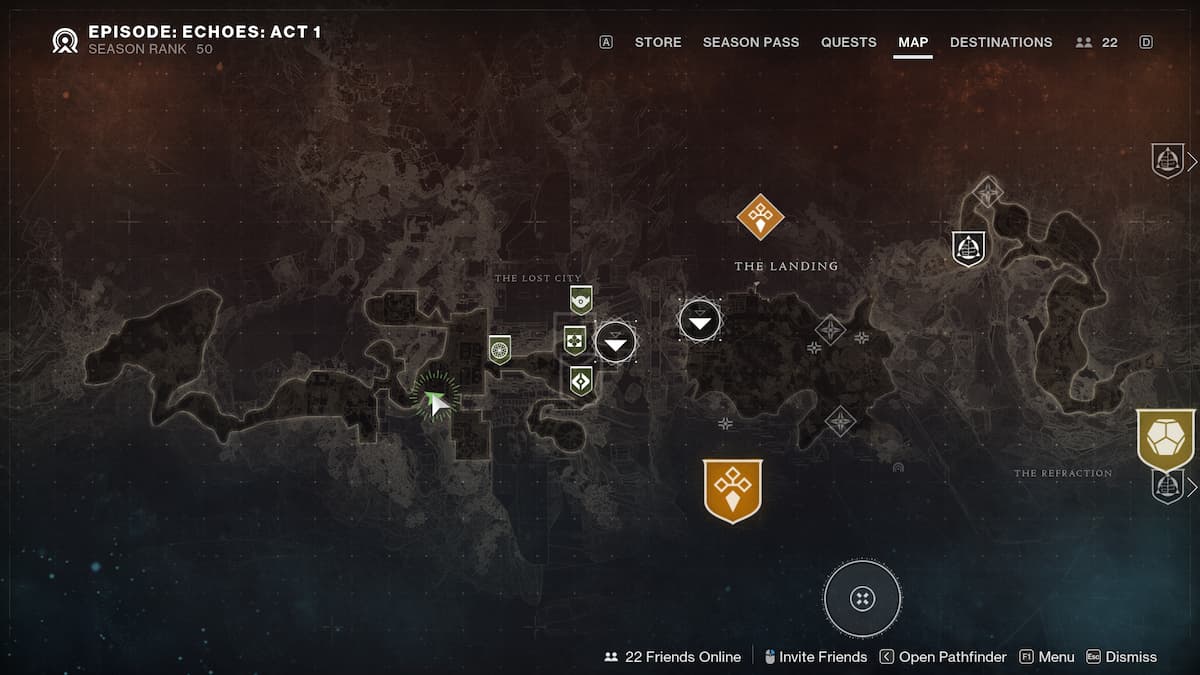This screenshot has width=1200, height=675.
Task: Switch to the Season Pass tab
Action: pos(751,42)
